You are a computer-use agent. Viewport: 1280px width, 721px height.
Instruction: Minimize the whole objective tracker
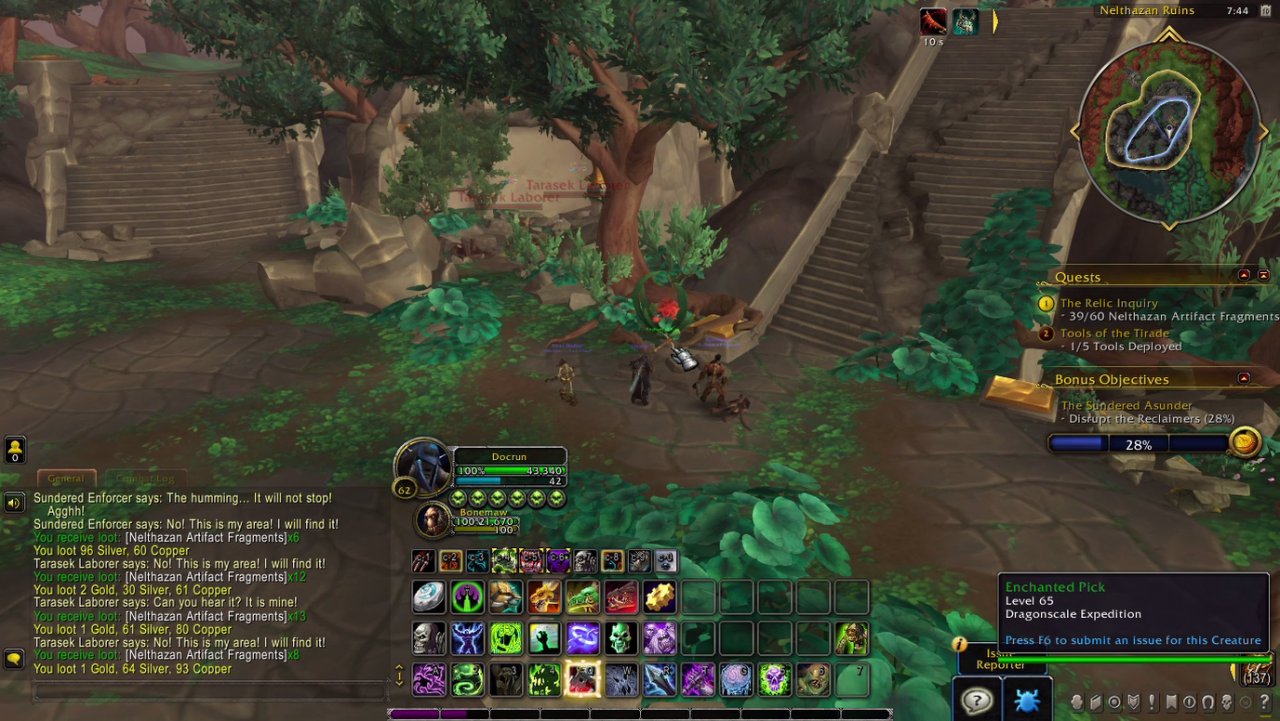pyautogui.click(x=1263, y=275)
